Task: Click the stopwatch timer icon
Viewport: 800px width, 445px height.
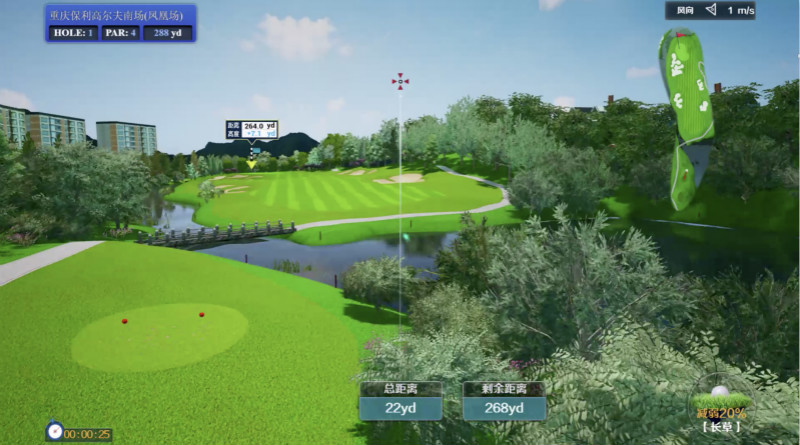Action: point(55,431)
